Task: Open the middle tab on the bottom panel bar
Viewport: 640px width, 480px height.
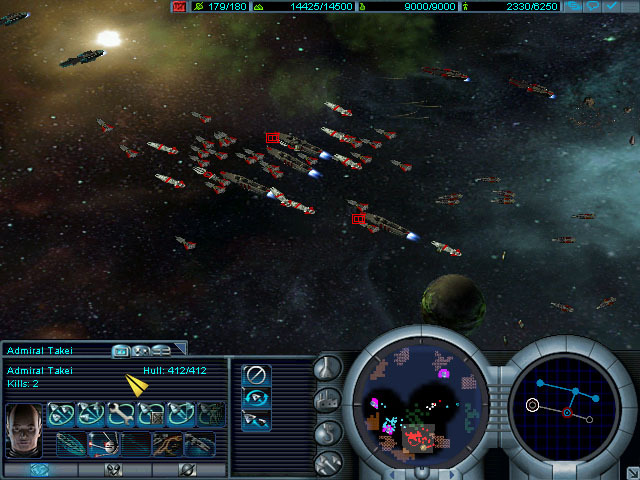Action: click(114, 469)
